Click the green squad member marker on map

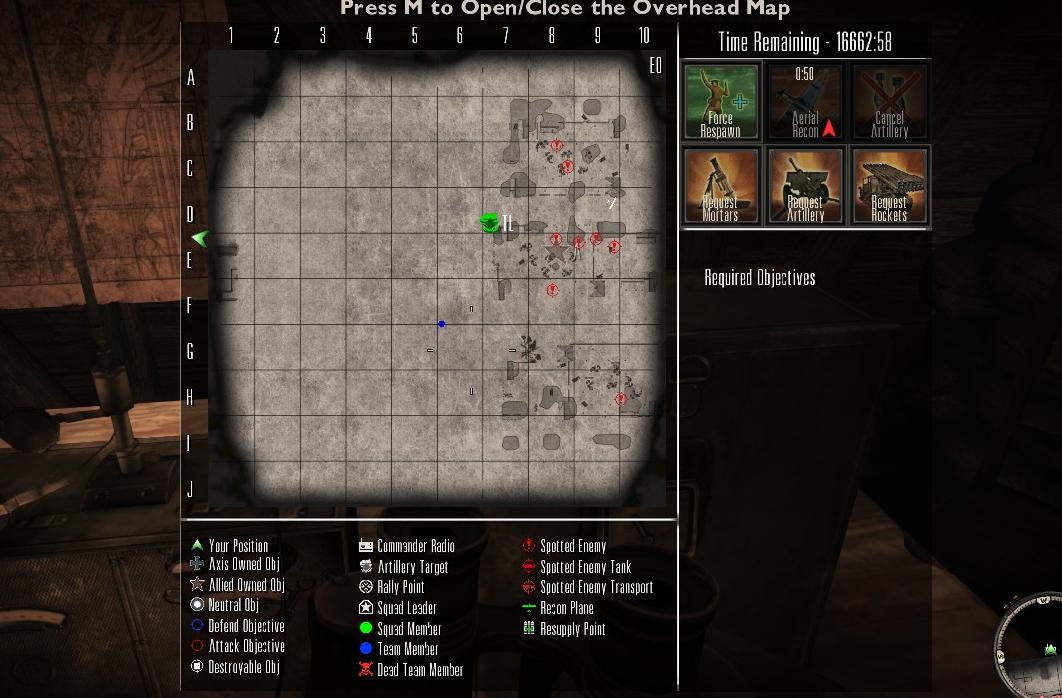pos(490,223)
